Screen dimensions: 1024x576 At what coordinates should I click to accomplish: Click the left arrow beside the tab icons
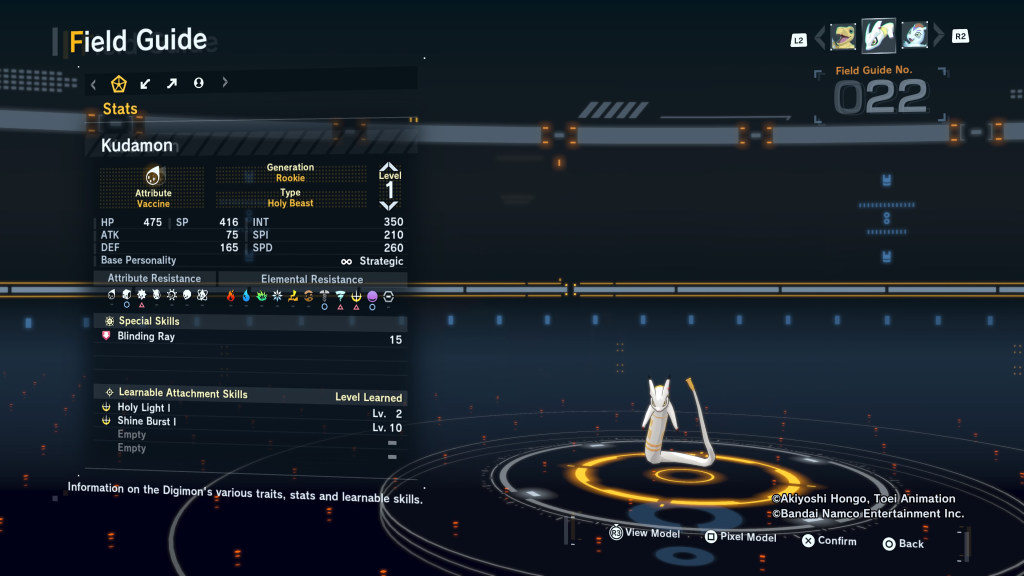pos(93,83)
